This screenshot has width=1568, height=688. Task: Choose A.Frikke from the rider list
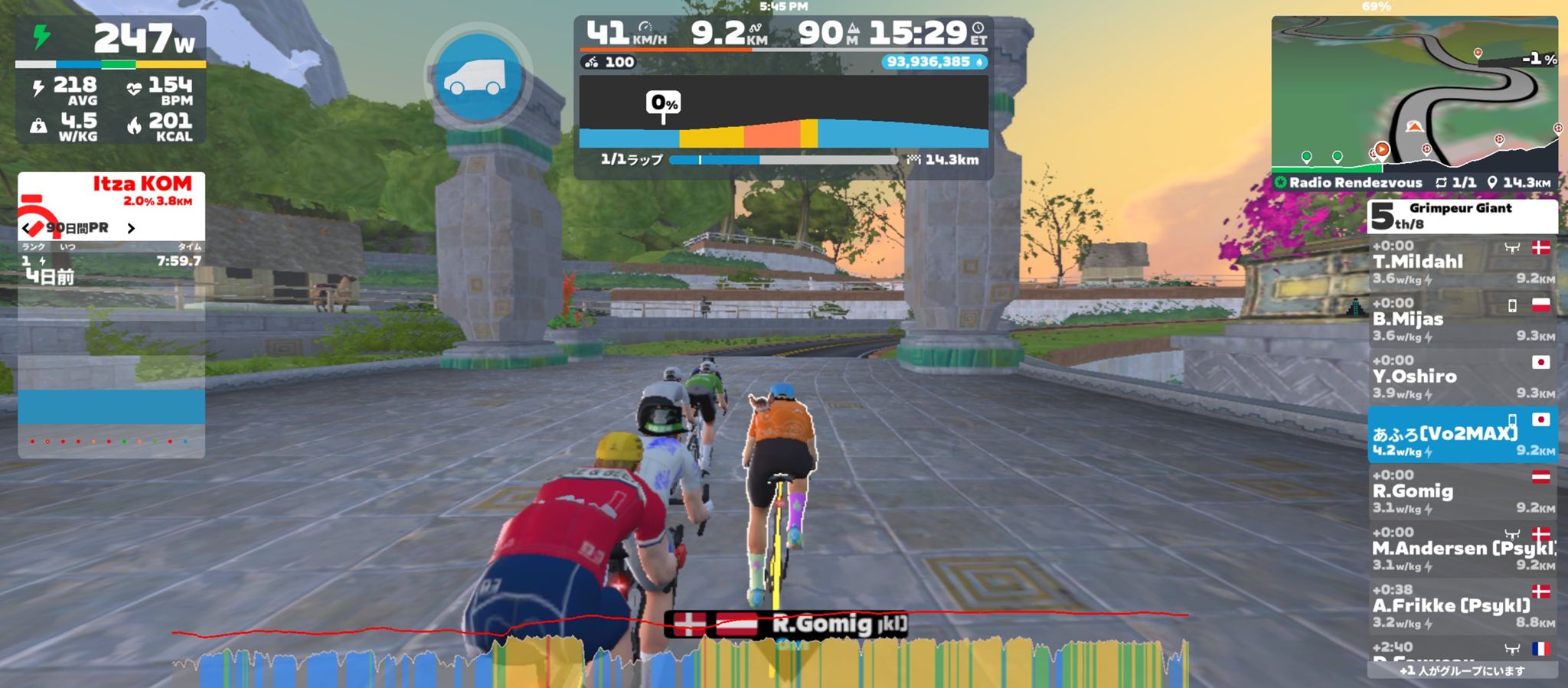(x=1462, y=607)
